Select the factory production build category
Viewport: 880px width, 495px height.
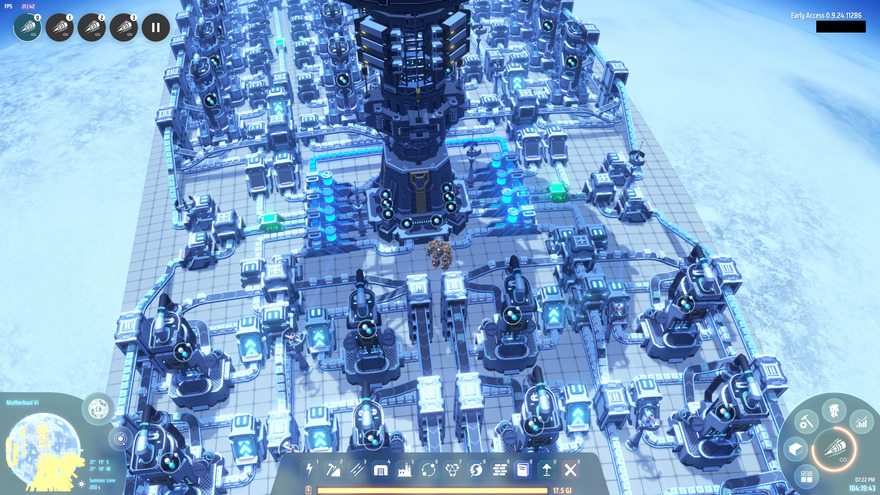[405, 469]
